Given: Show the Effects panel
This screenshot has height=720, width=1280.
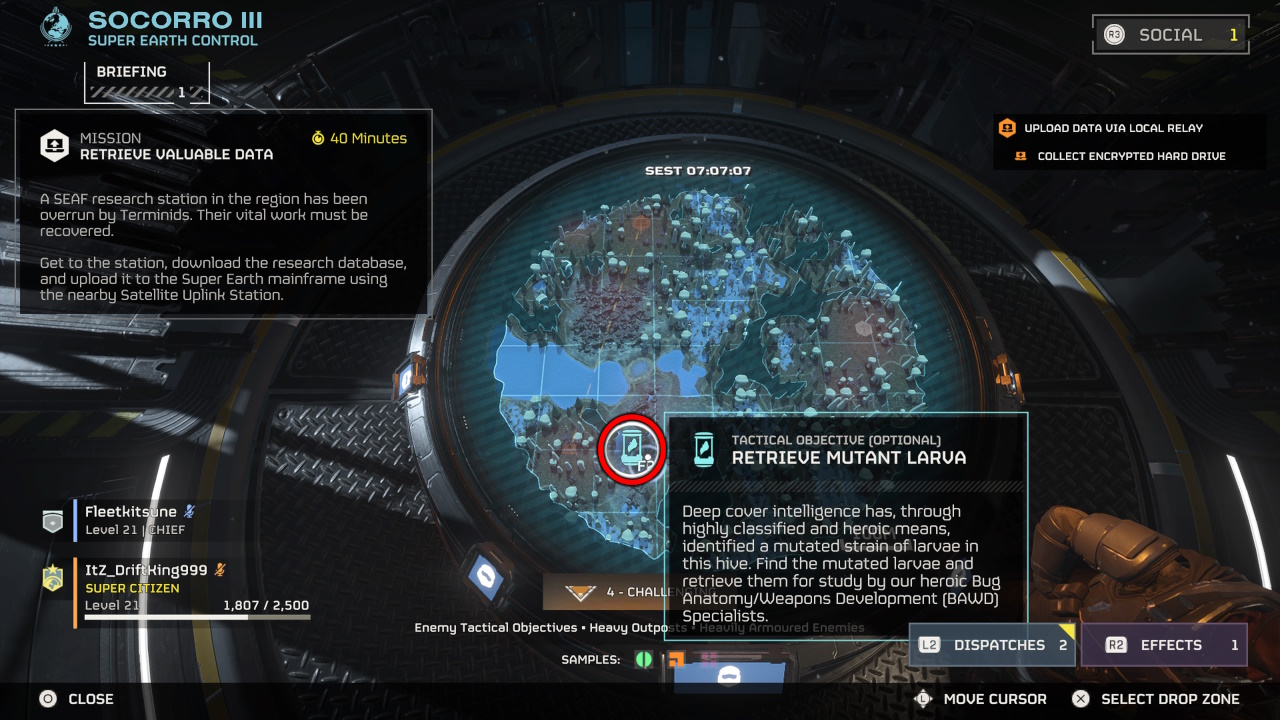Looking at the screenshot, I should tap(1164, 645).
